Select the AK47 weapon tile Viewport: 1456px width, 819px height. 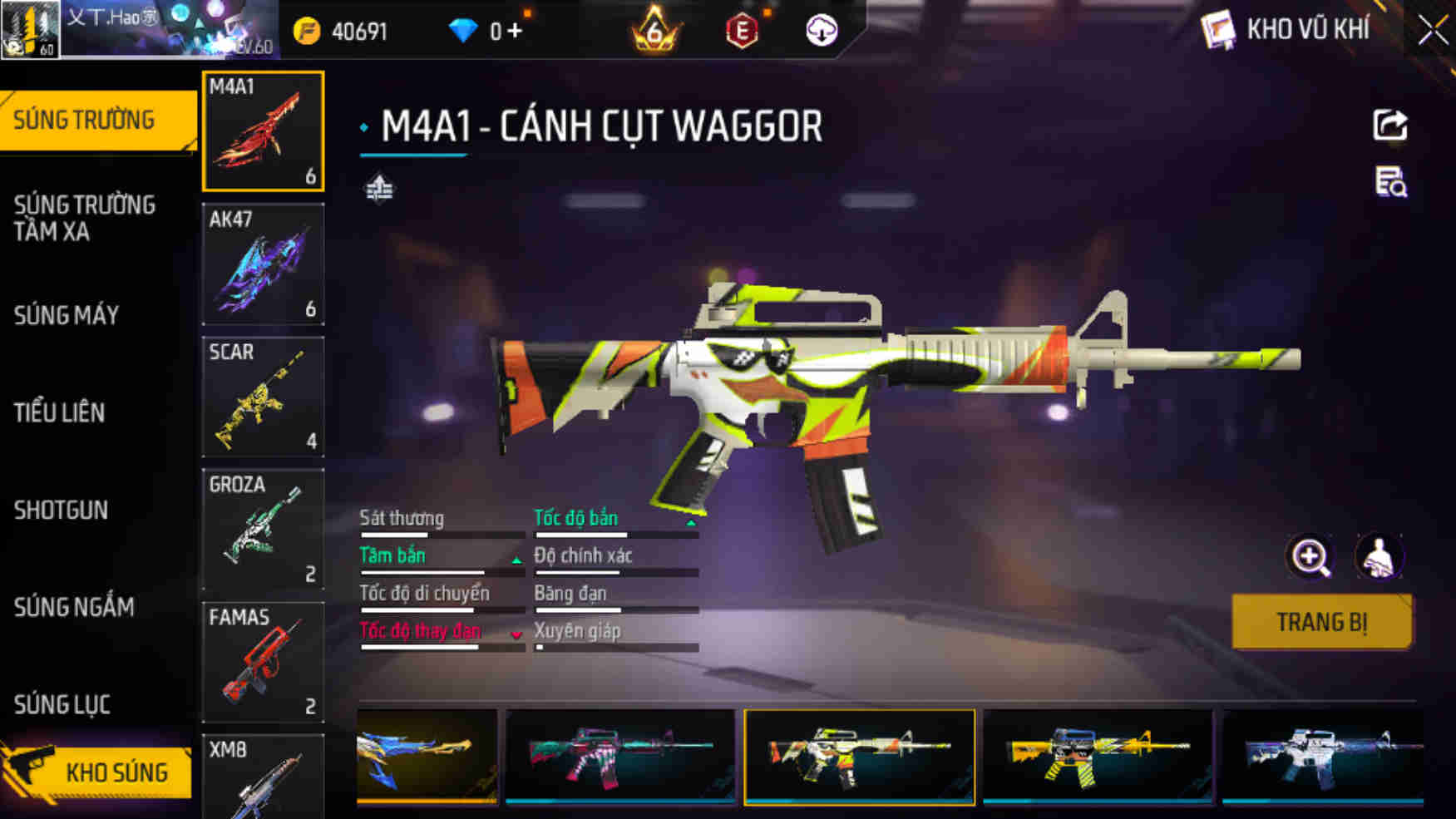click(x=263, y=264)
